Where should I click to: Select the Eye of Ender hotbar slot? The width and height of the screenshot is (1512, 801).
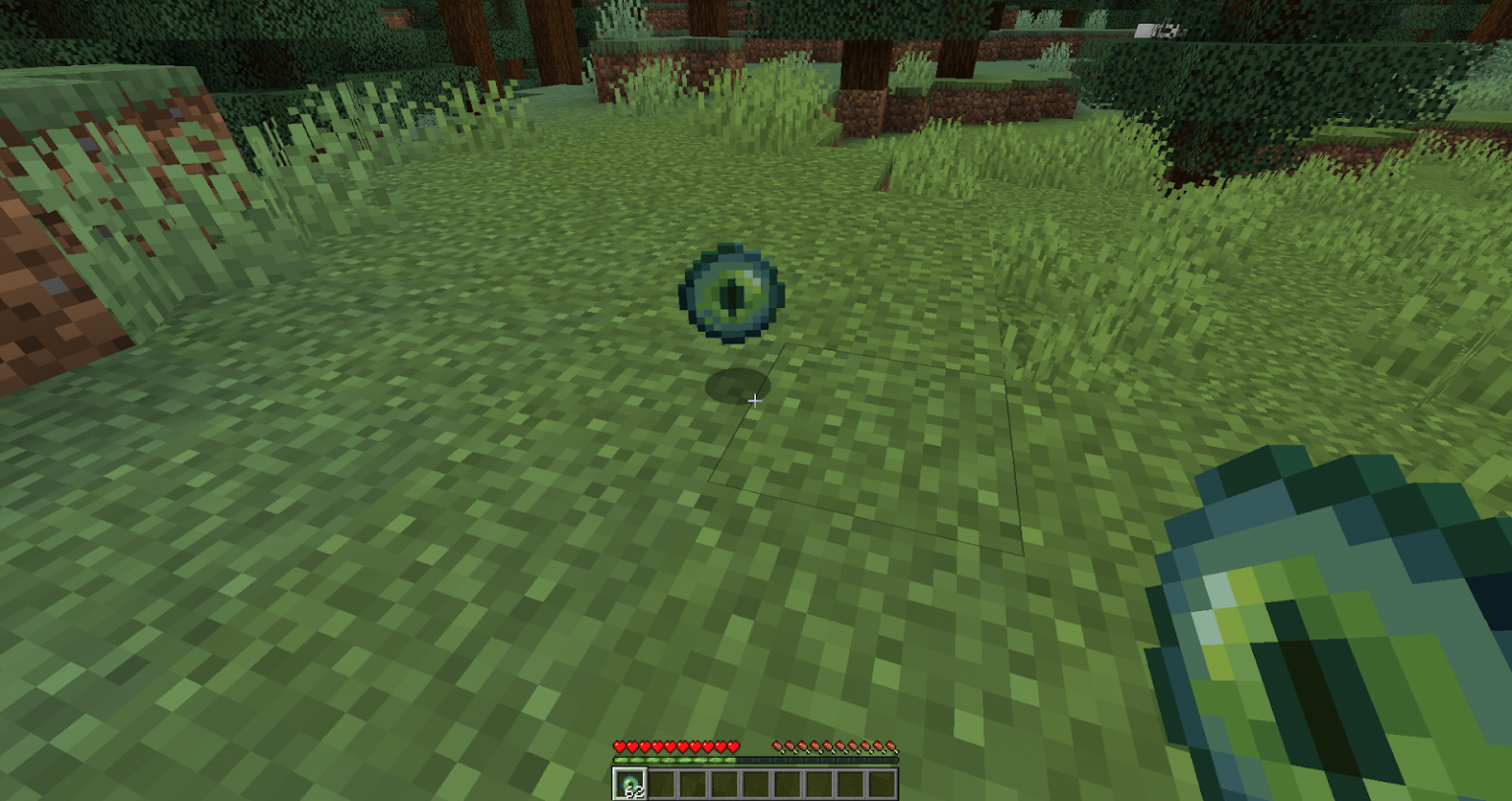click(x=630, y=784)
